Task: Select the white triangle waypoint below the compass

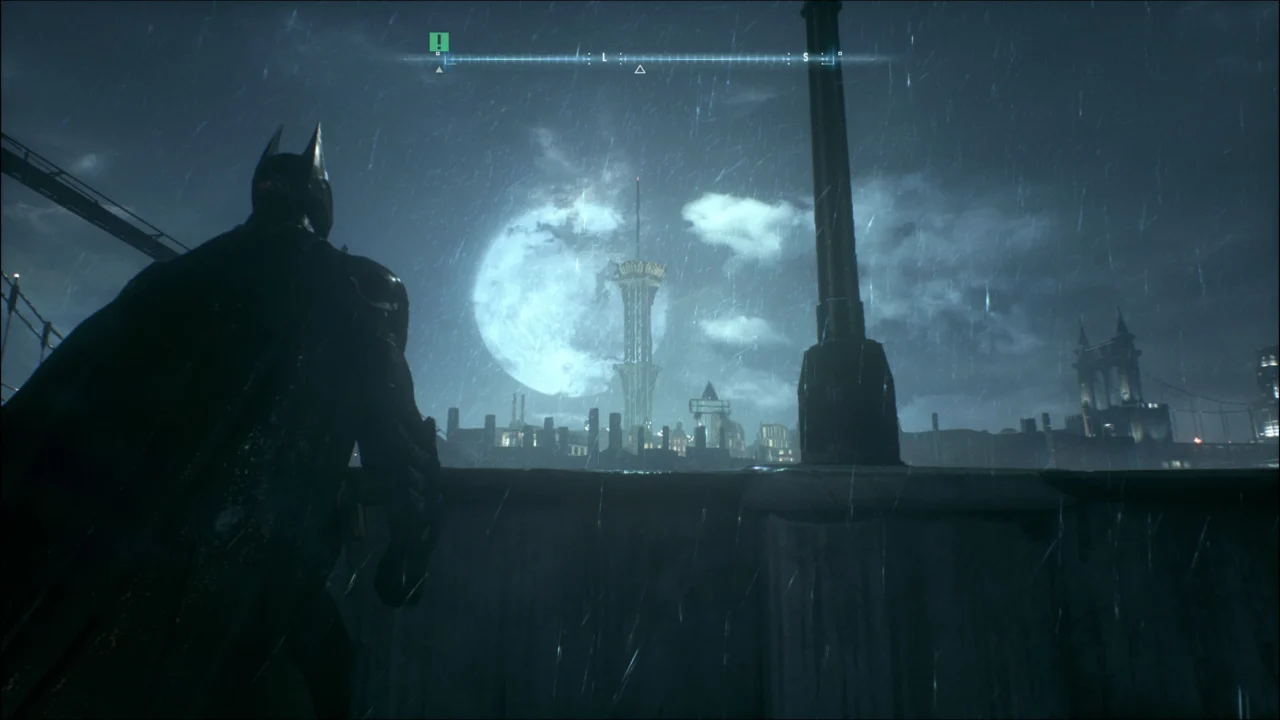Action: 639,68
